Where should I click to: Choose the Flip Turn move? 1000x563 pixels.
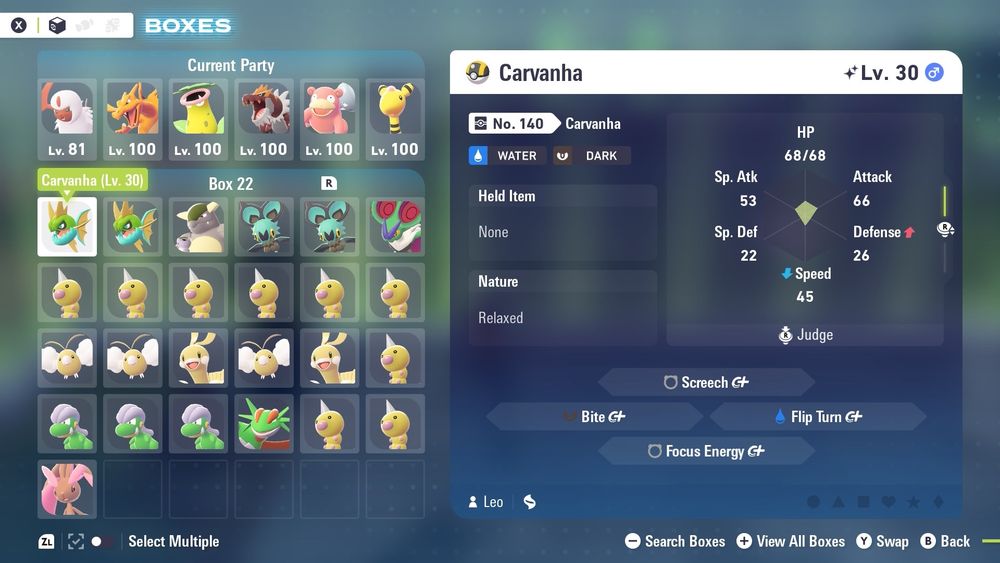pyautogui.click(x=817, y=416)
